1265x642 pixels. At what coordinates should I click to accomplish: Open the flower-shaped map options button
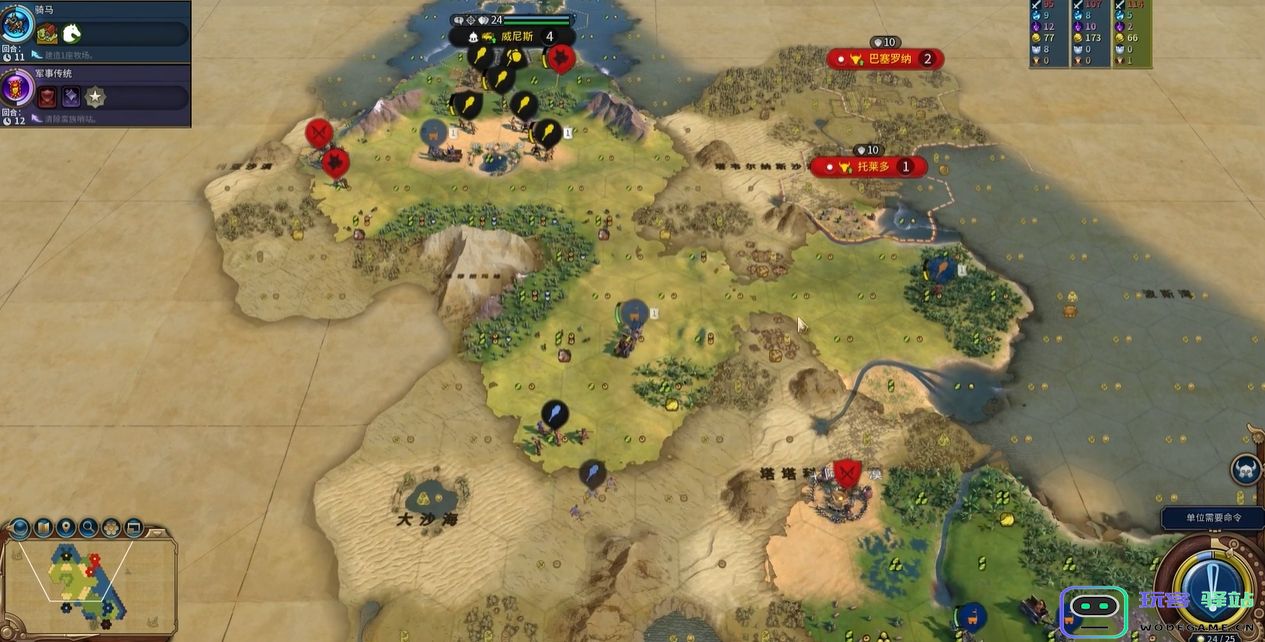[x=110, y=527]
